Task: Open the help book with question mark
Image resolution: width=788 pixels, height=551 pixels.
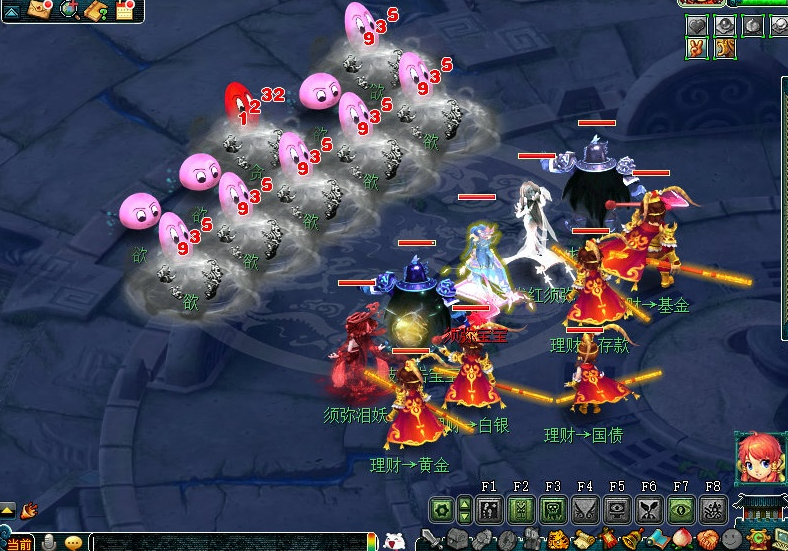Action: [x=97, y=11]
